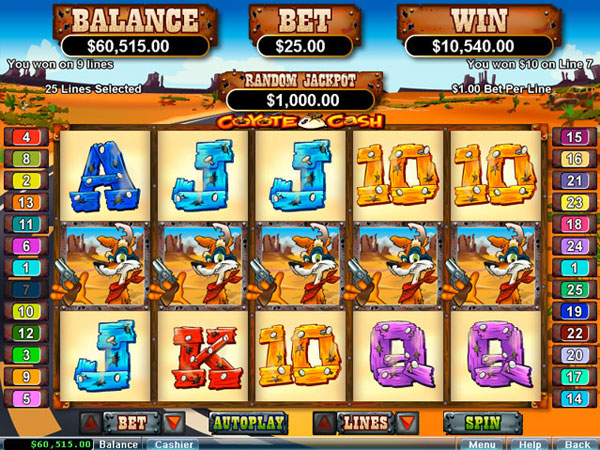
Task: Choose payline marker 25
Action: [x=574, y=289]
